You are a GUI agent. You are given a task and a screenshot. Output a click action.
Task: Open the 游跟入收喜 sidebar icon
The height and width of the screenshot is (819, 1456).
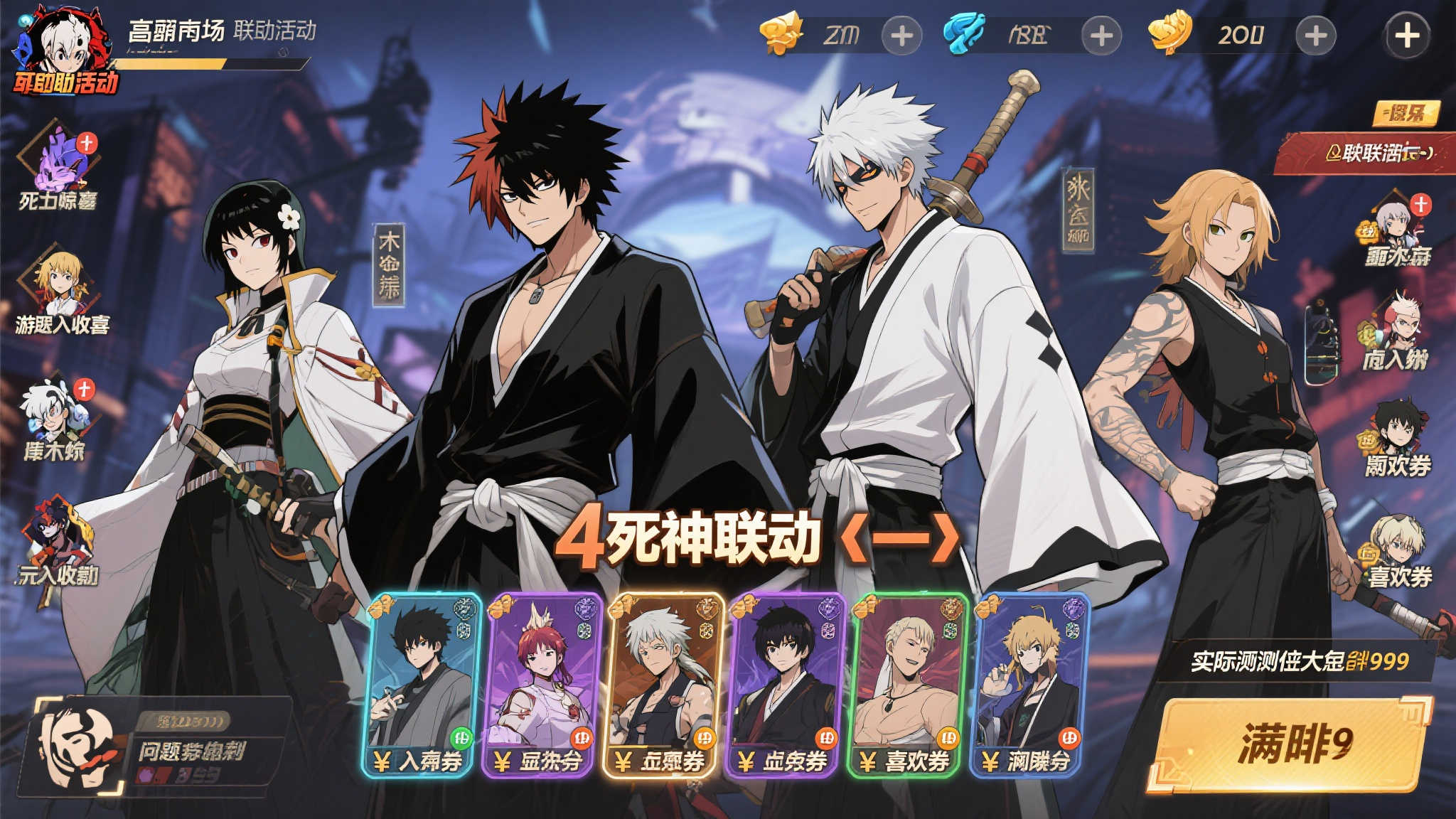click(x=60, y=284)
